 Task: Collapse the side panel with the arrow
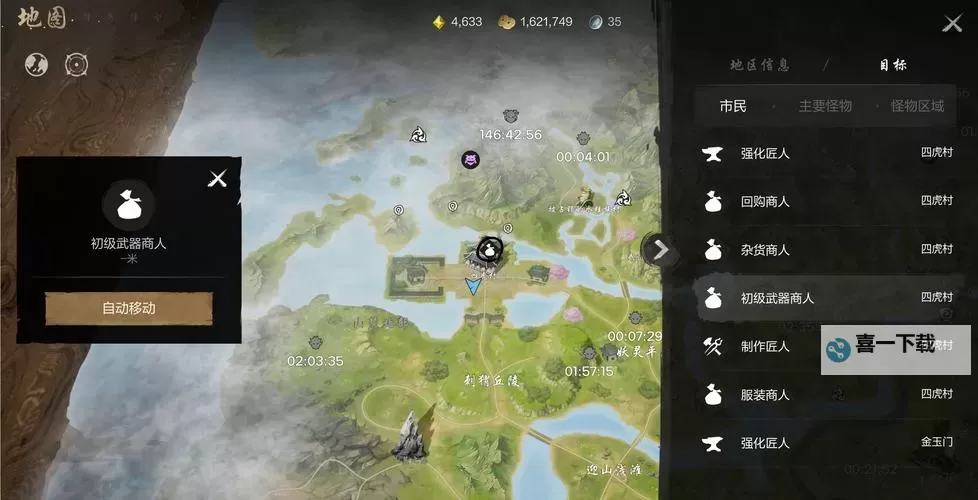click(x=658, y=249)
